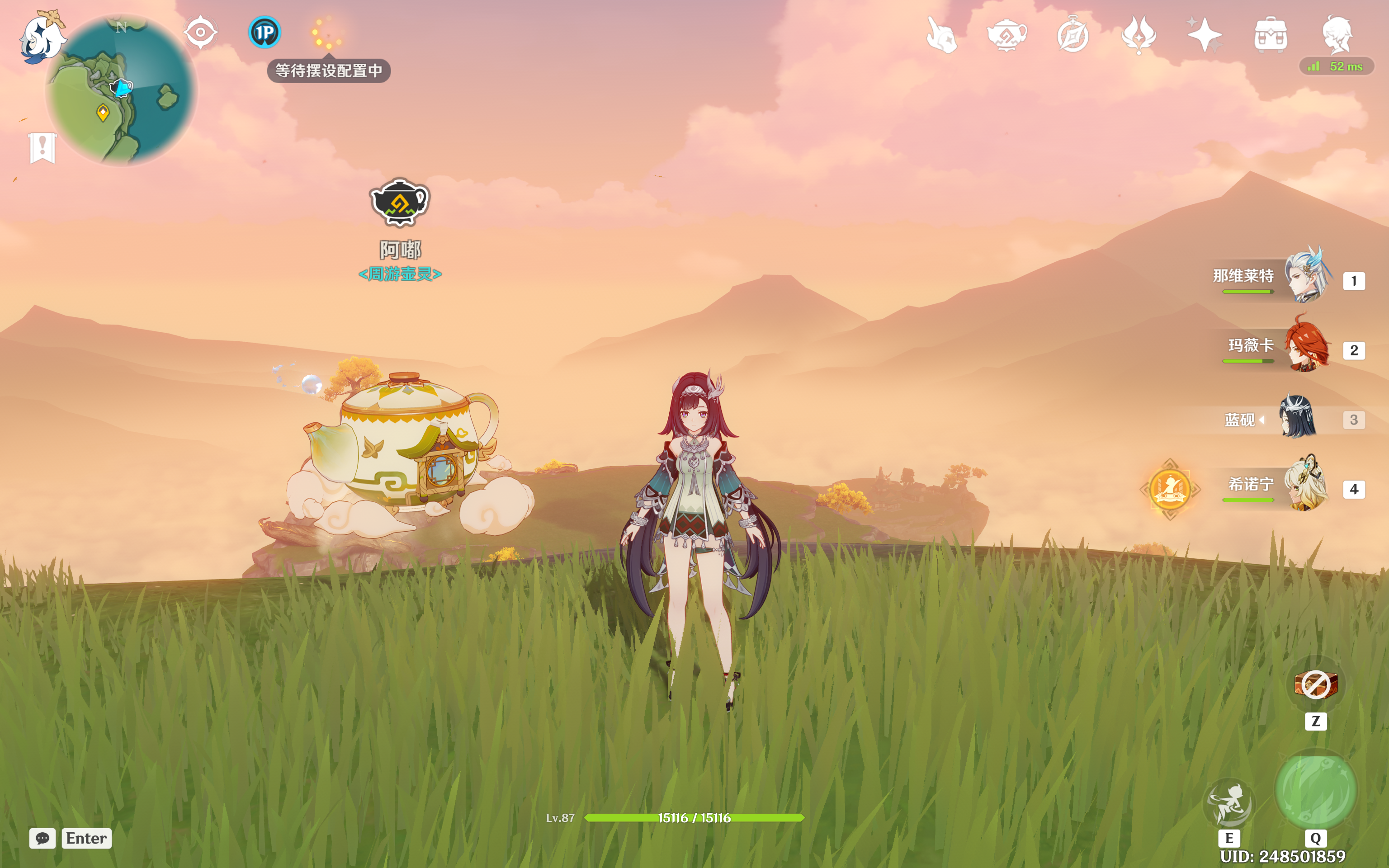Open the Serenitea Pot teapot icon
Screen dimensions: 1389x868
1007,36
